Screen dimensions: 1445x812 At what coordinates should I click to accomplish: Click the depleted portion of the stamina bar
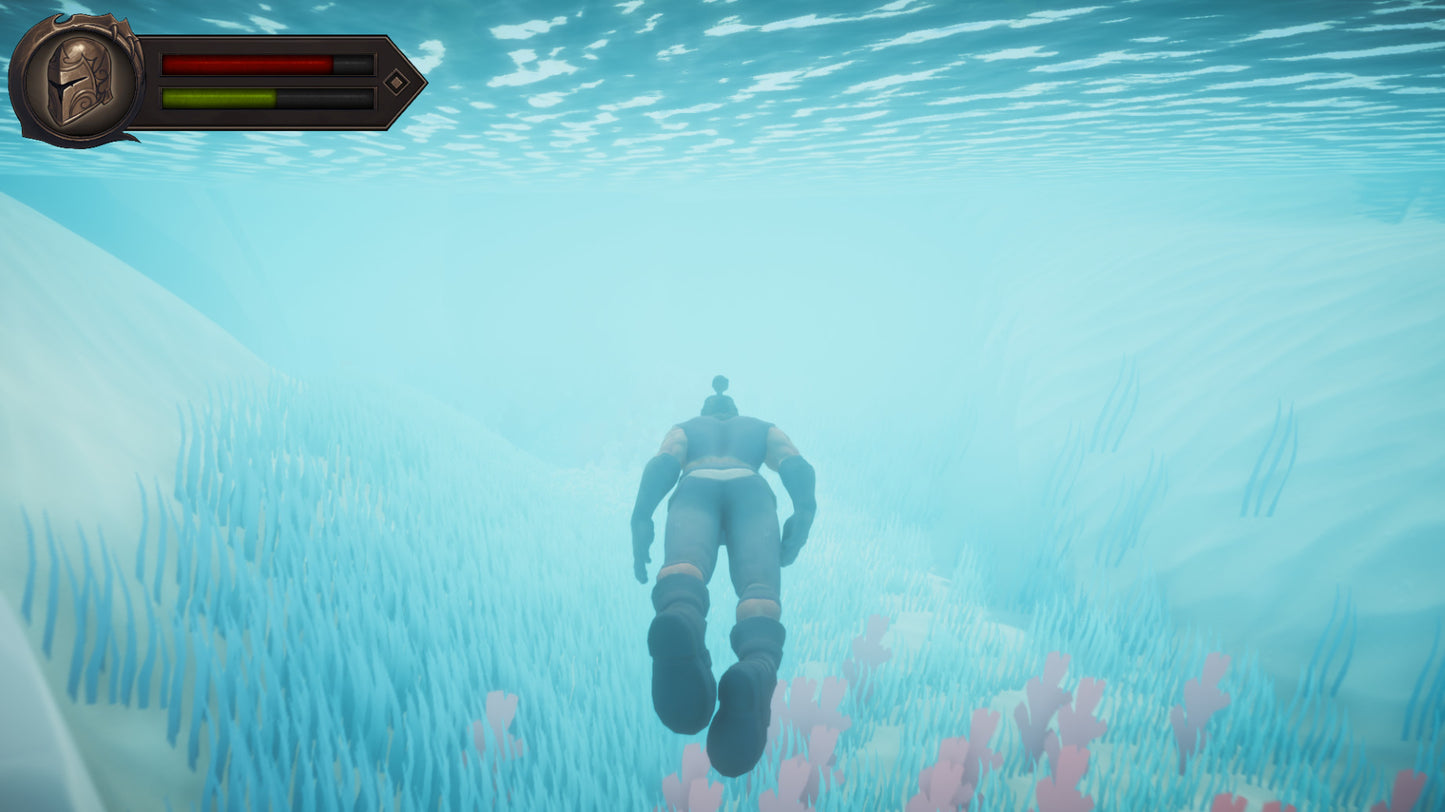click(325, 98)
